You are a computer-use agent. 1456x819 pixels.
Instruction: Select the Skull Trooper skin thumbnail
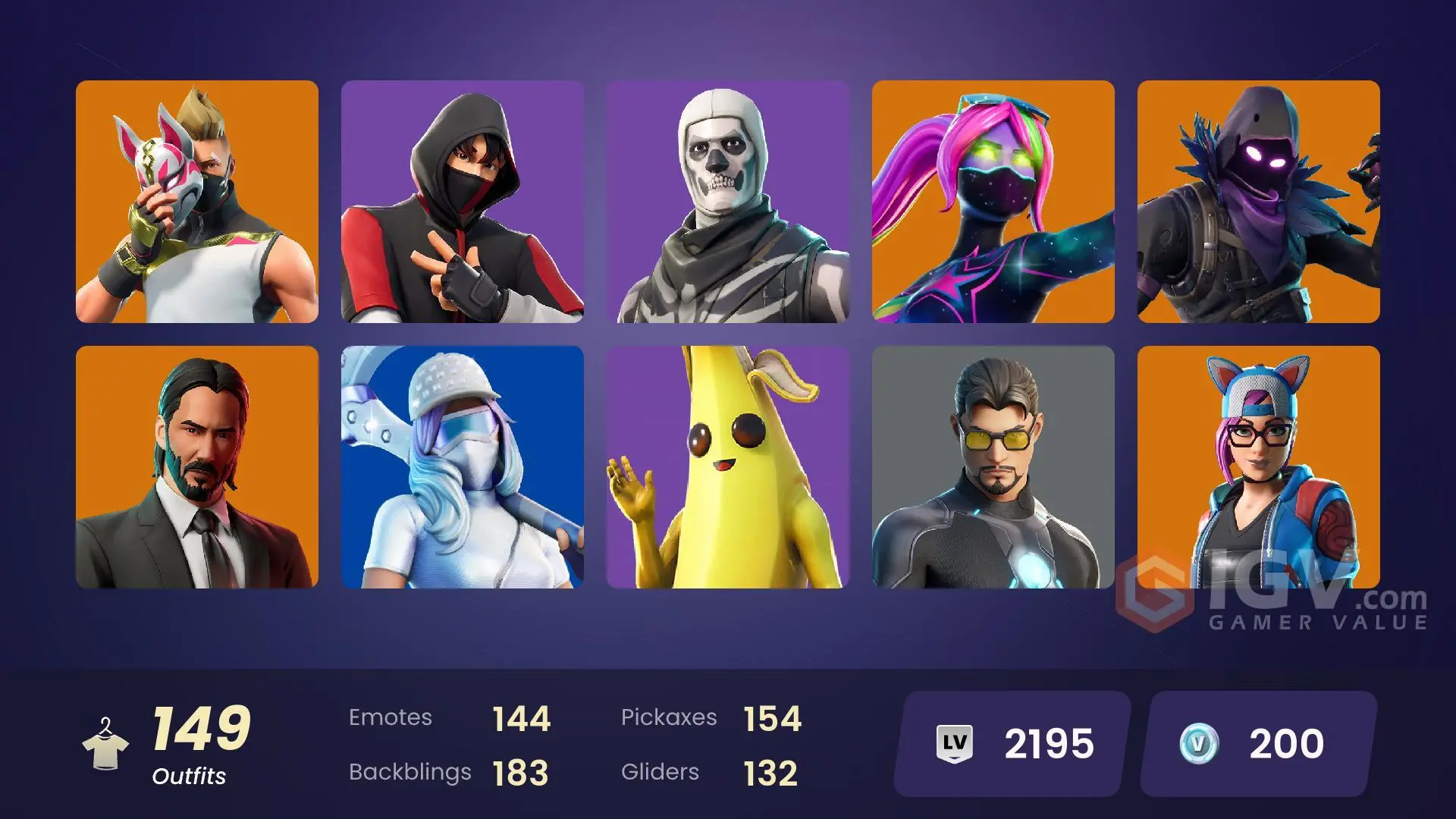click(x=728, y=205)
